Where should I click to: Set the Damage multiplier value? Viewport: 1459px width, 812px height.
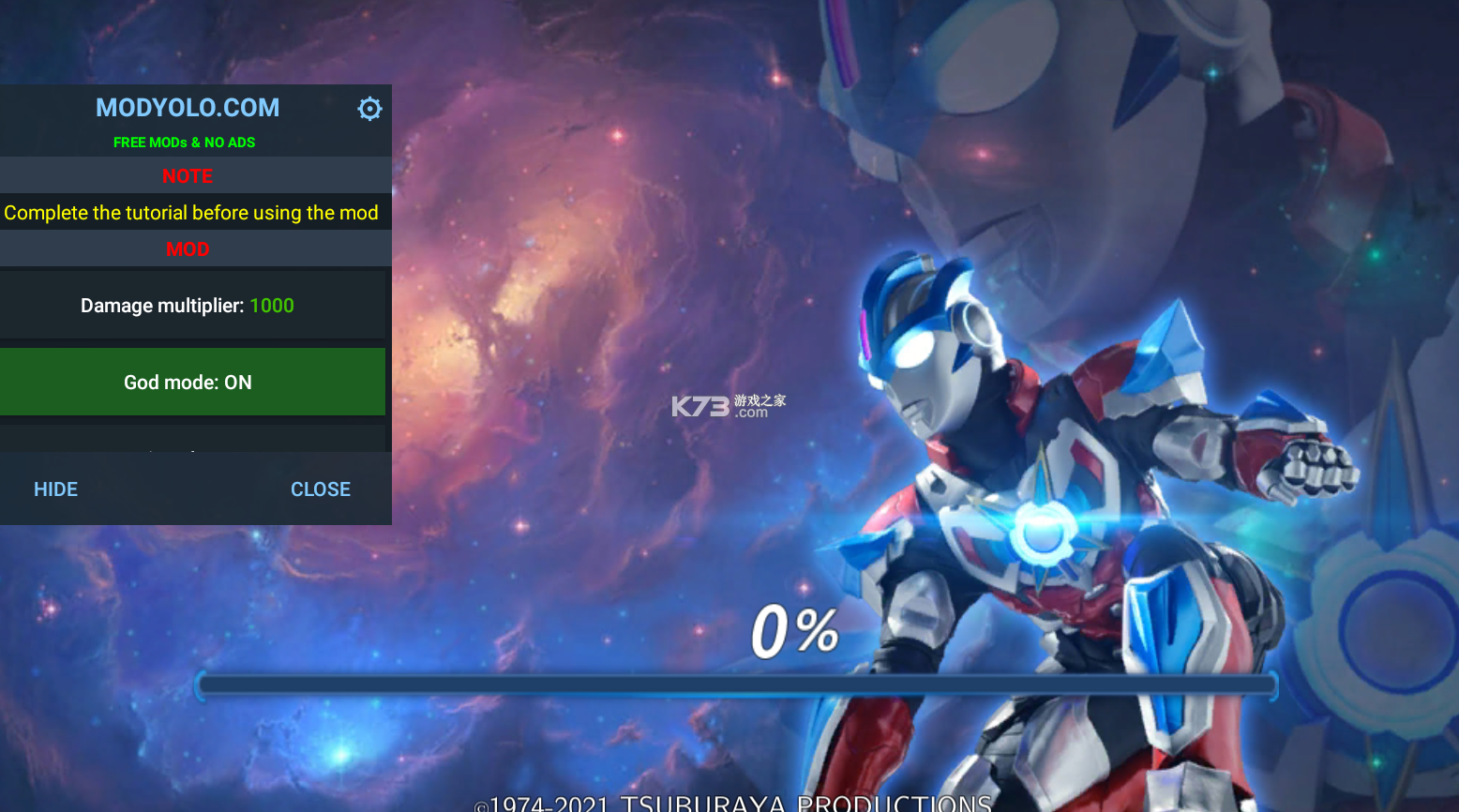(192, 306)
